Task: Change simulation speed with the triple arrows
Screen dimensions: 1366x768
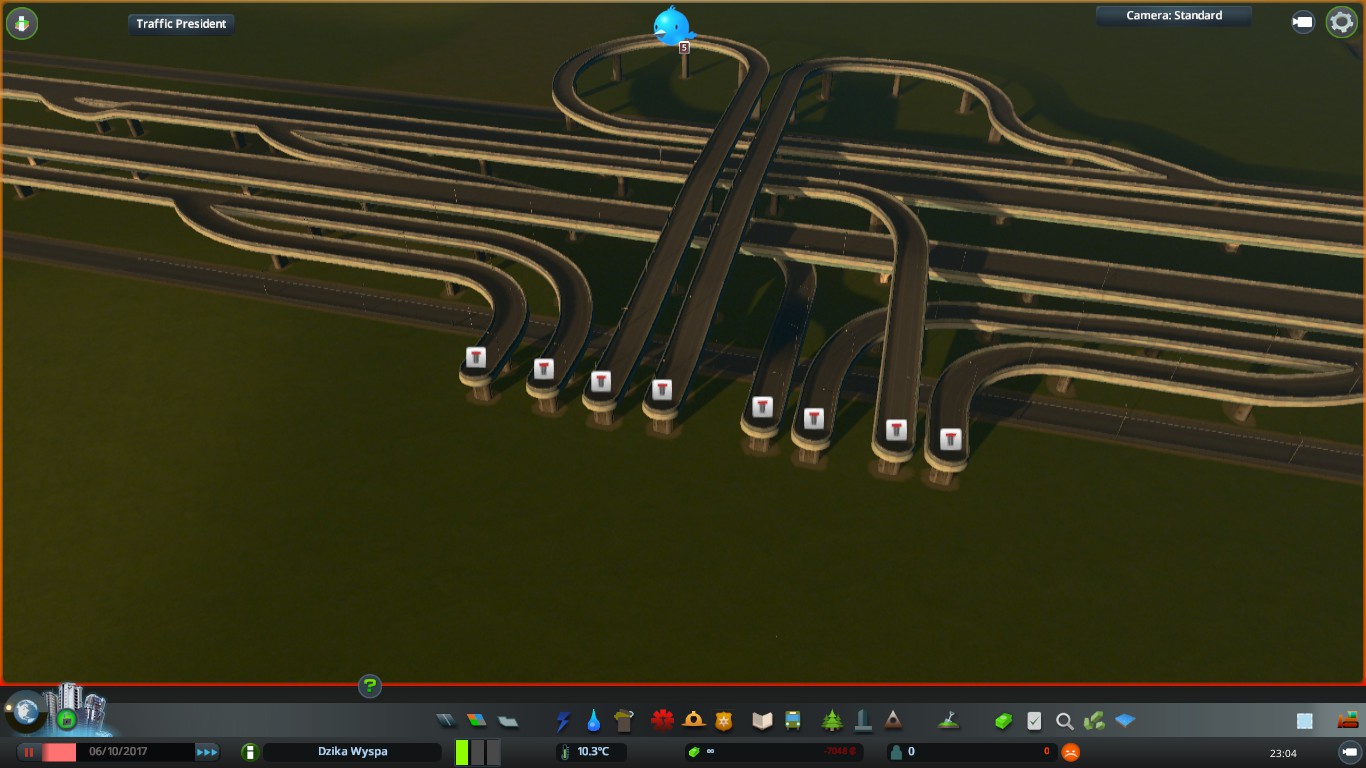Action: (x=207, y=752)
